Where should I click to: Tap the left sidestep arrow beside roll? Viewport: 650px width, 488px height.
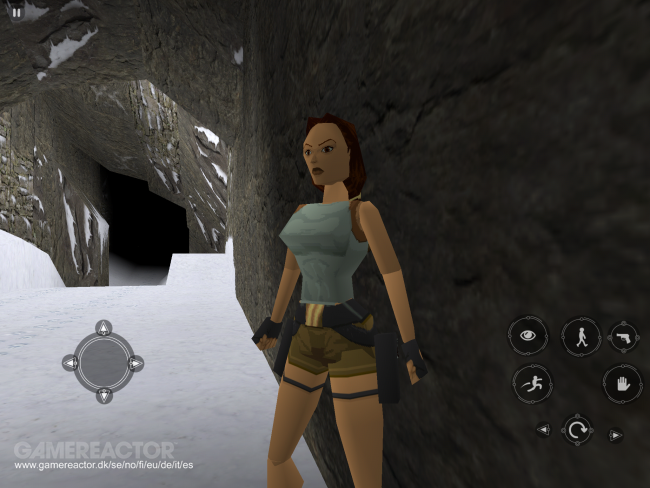(x=543, y=431)
